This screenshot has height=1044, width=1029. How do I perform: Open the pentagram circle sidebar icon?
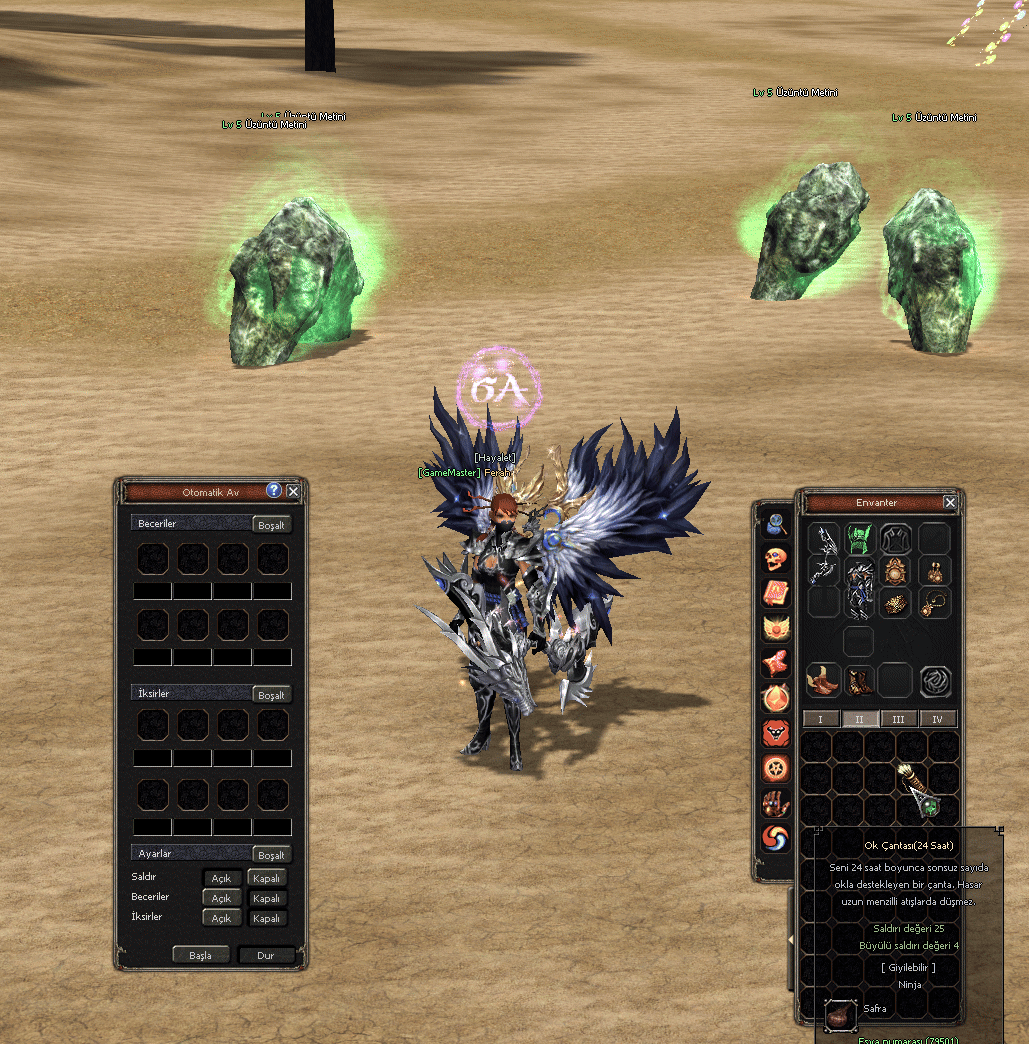(776, 768)
